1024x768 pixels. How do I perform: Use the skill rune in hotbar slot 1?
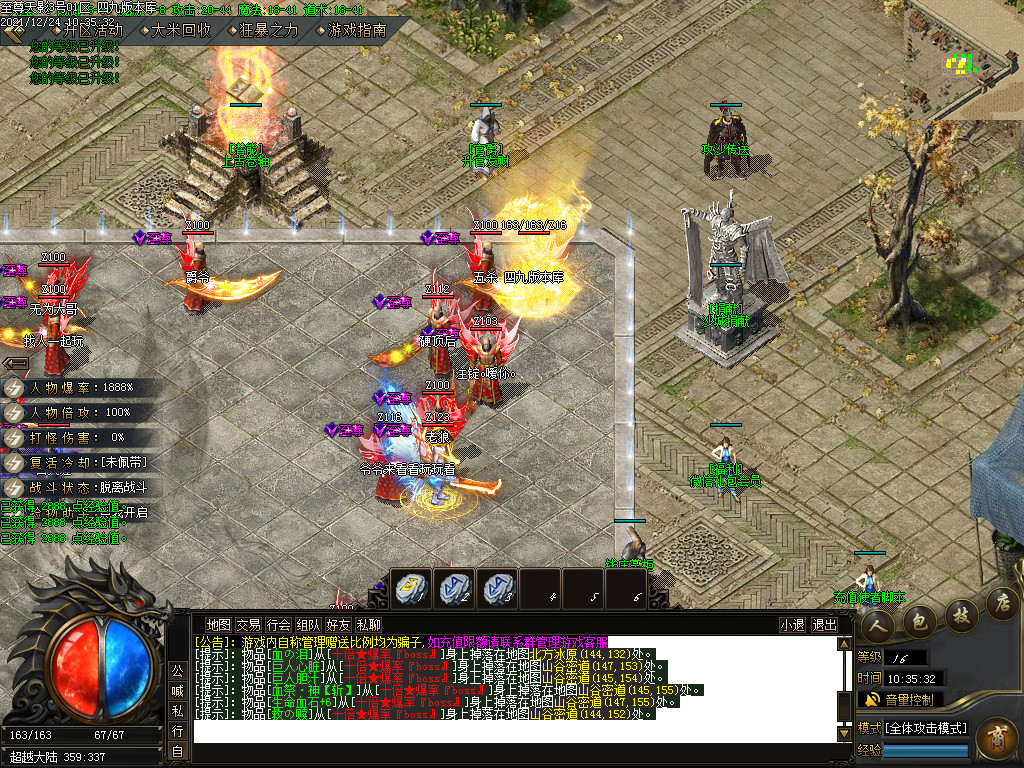click(410, 589)
